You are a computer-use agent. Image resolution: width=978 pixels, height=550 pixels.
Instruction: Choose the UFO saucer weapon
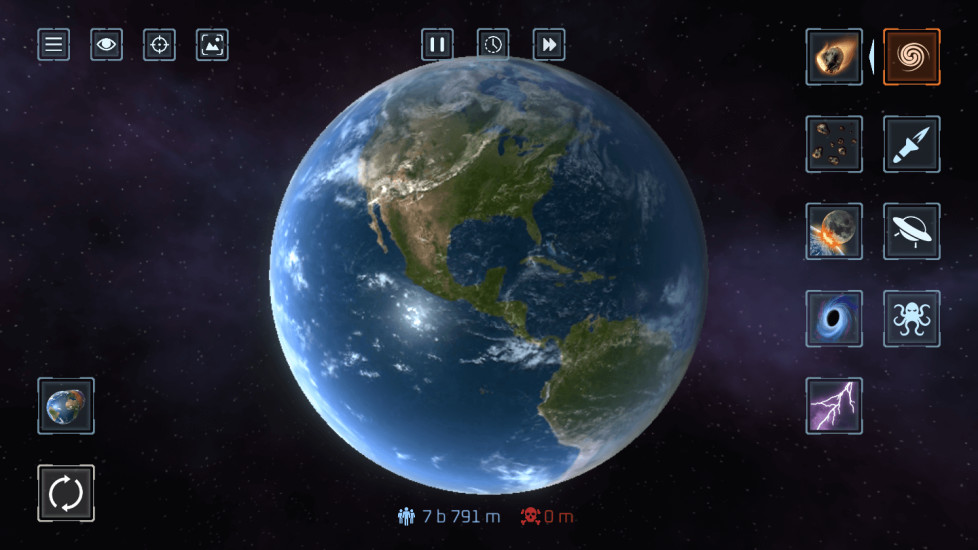pyautogui.click(x=911, y=231)
